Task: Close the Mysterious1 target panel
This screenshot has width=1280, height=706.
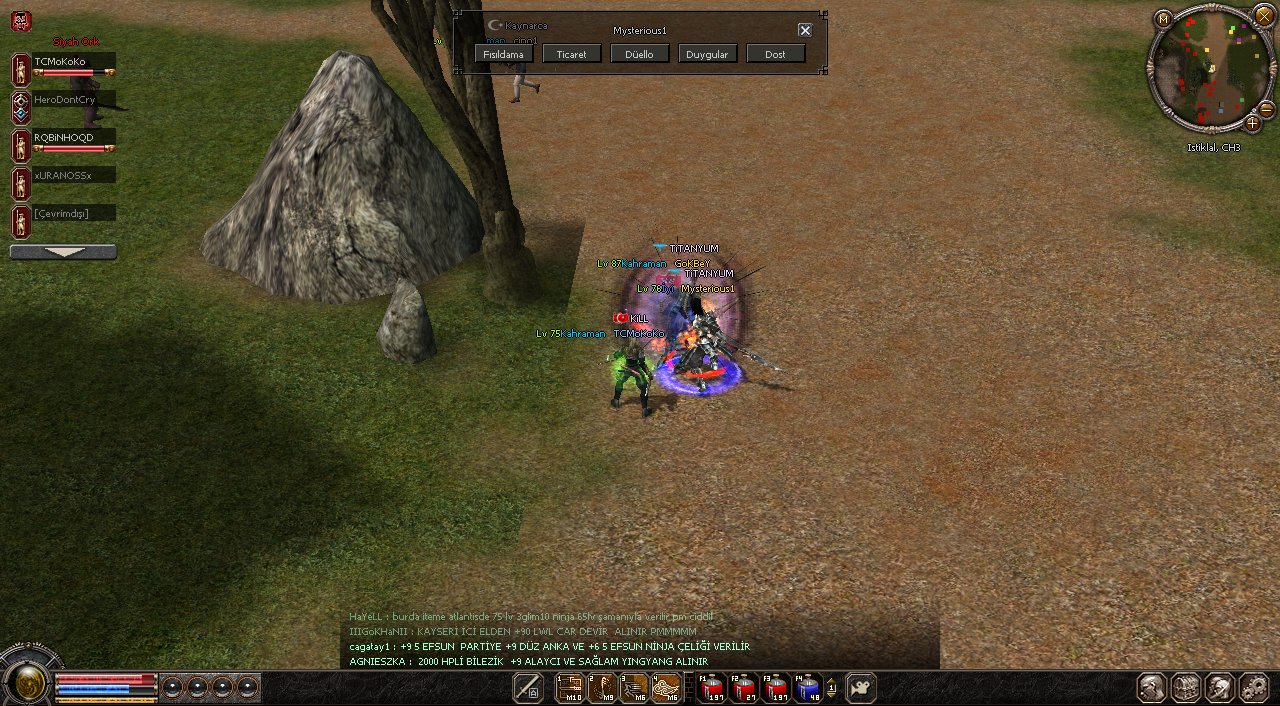Action: [805, 30]
